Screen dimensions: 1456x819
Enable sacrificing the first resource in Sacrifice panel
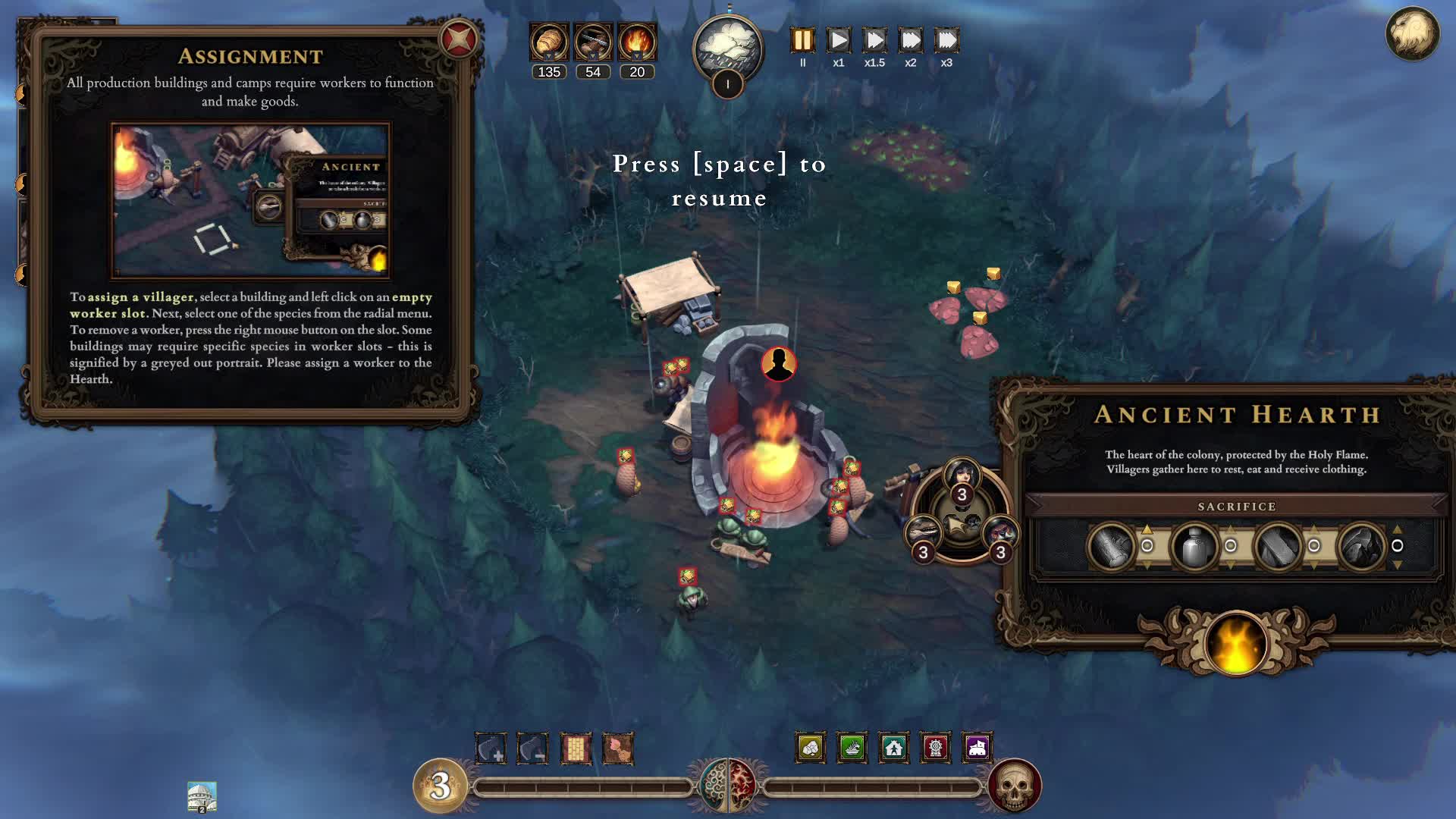tap(1147, 544)
